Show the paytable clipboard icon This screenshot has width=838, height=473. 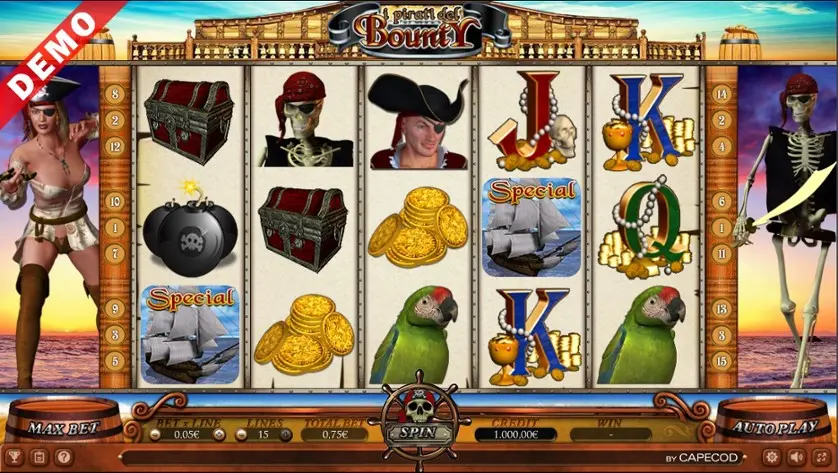click(39, 457)
